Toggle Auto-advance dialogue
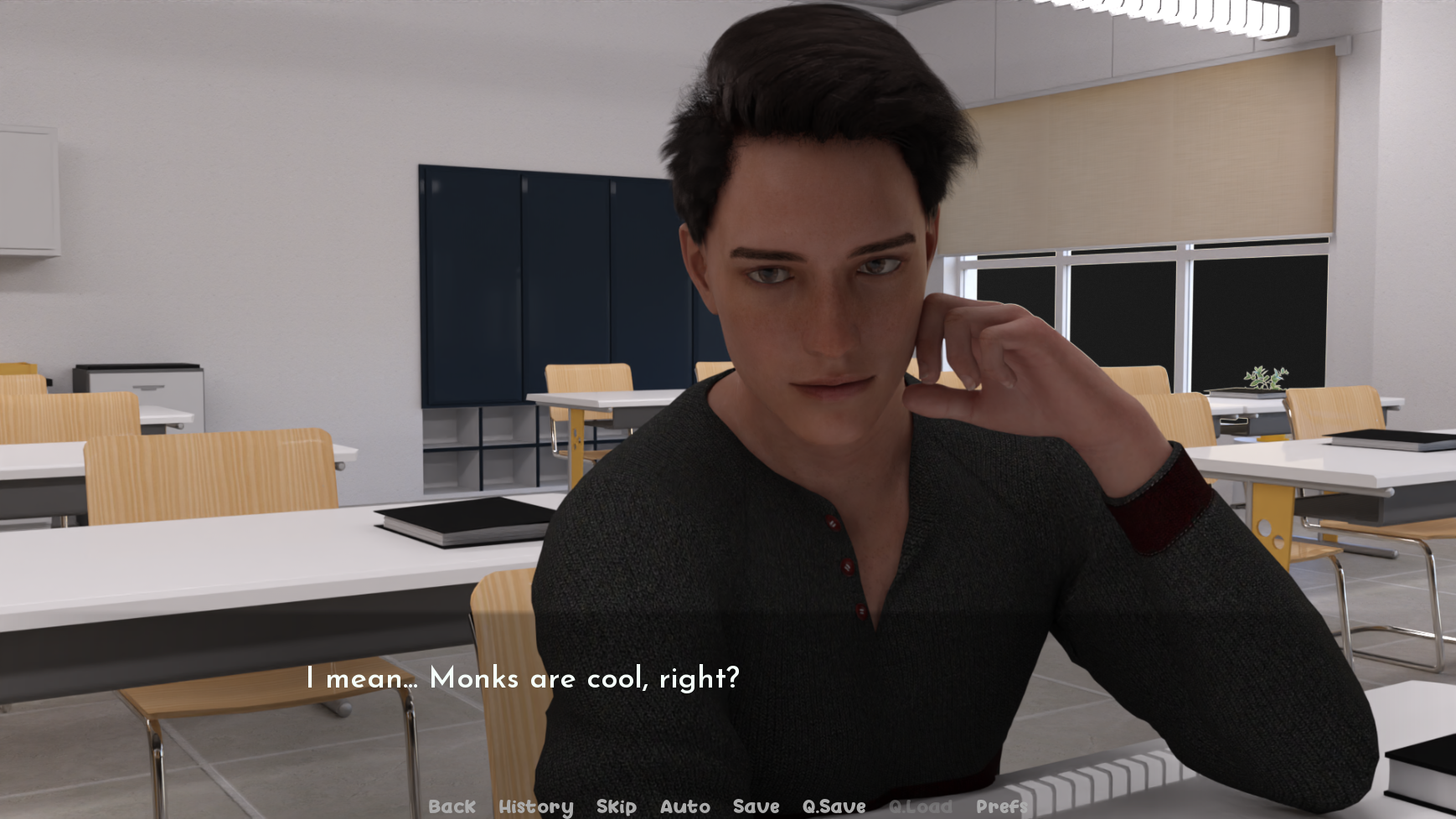Viewport: 1456px width, 819px height. coord(684,806)
